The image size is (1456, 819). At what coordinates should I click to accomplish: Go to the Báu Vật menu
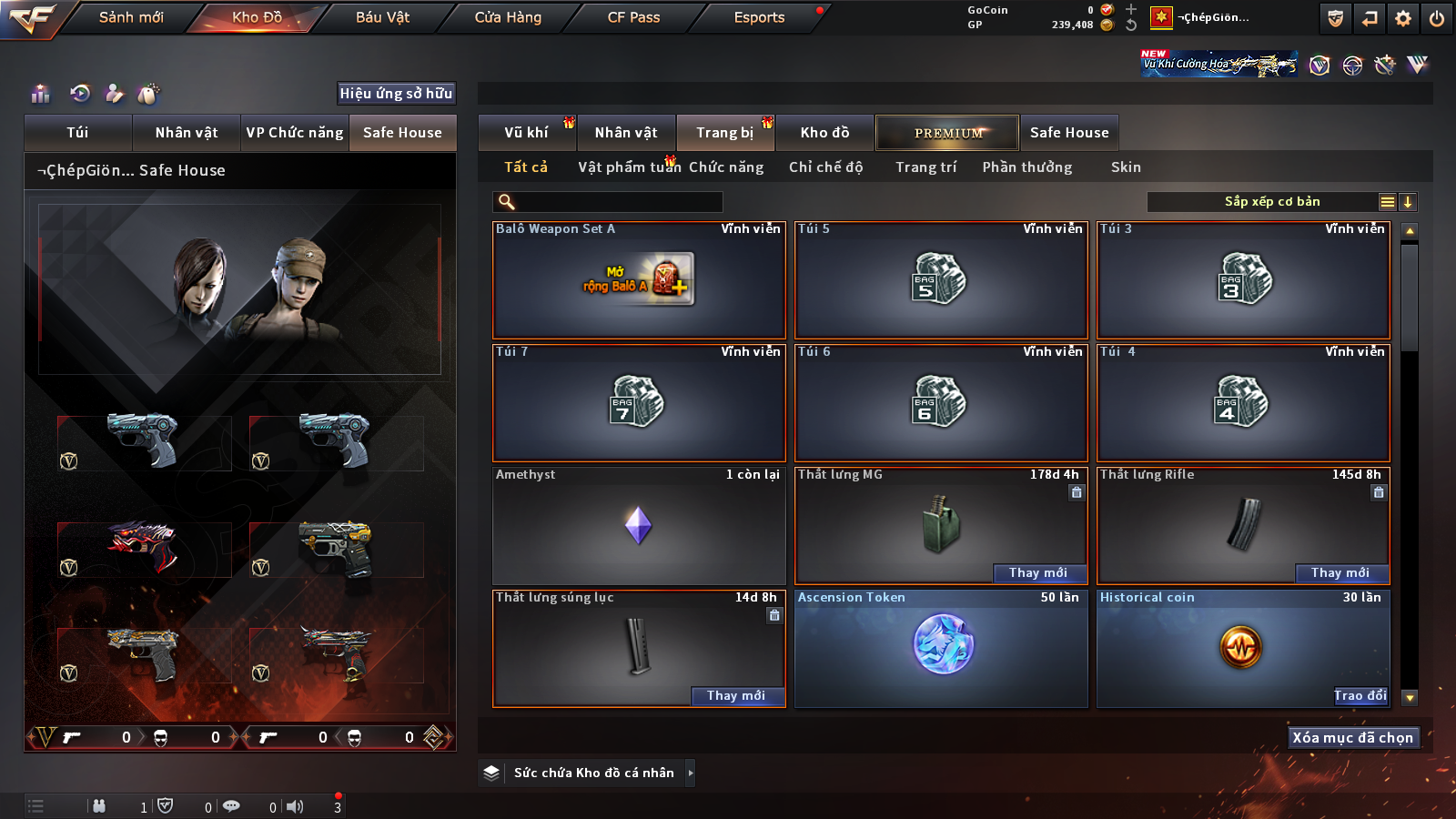click(x=382, y=17)
